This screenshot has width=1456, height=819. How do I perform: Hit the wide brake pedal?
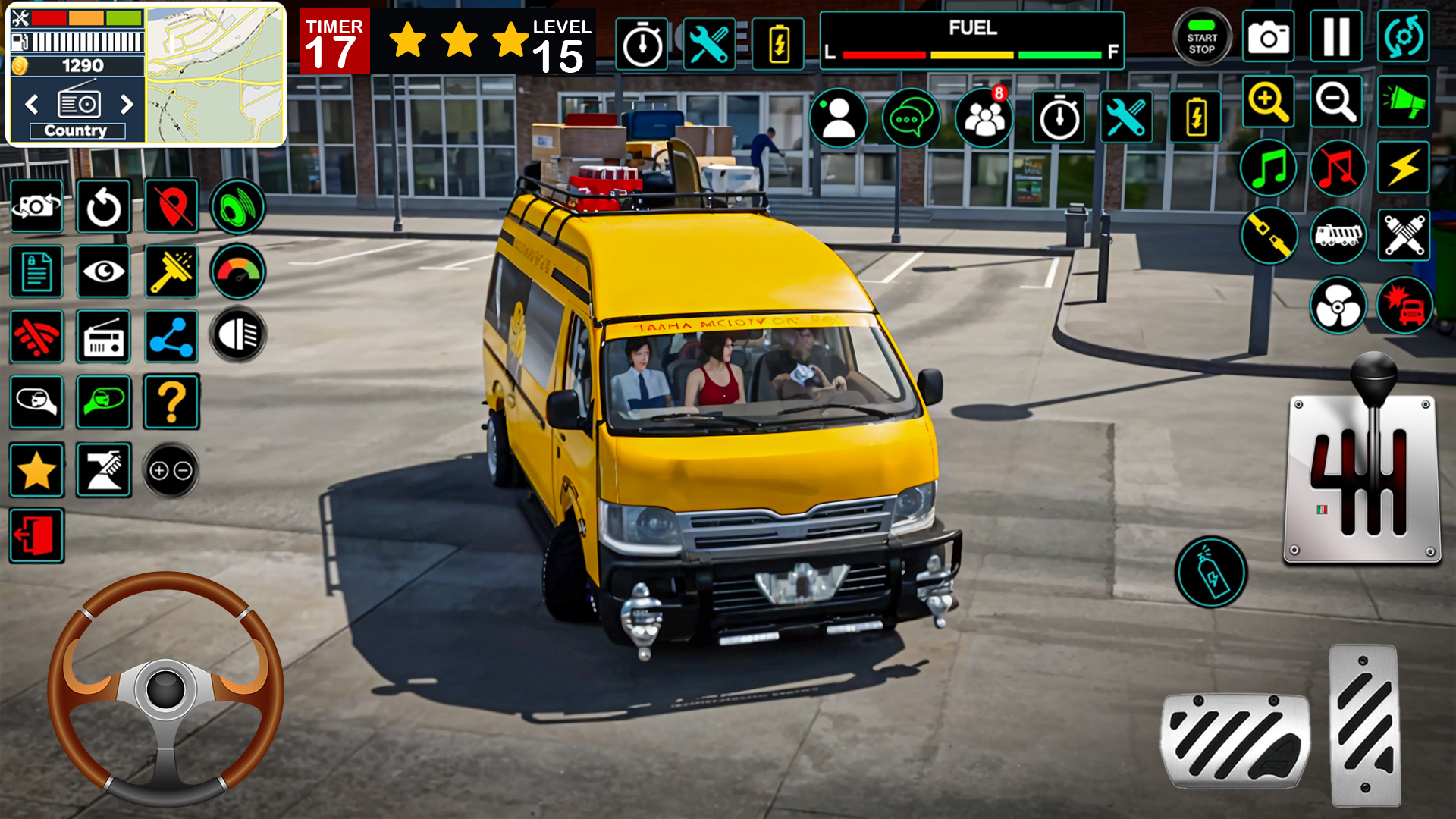[1235, 740]
